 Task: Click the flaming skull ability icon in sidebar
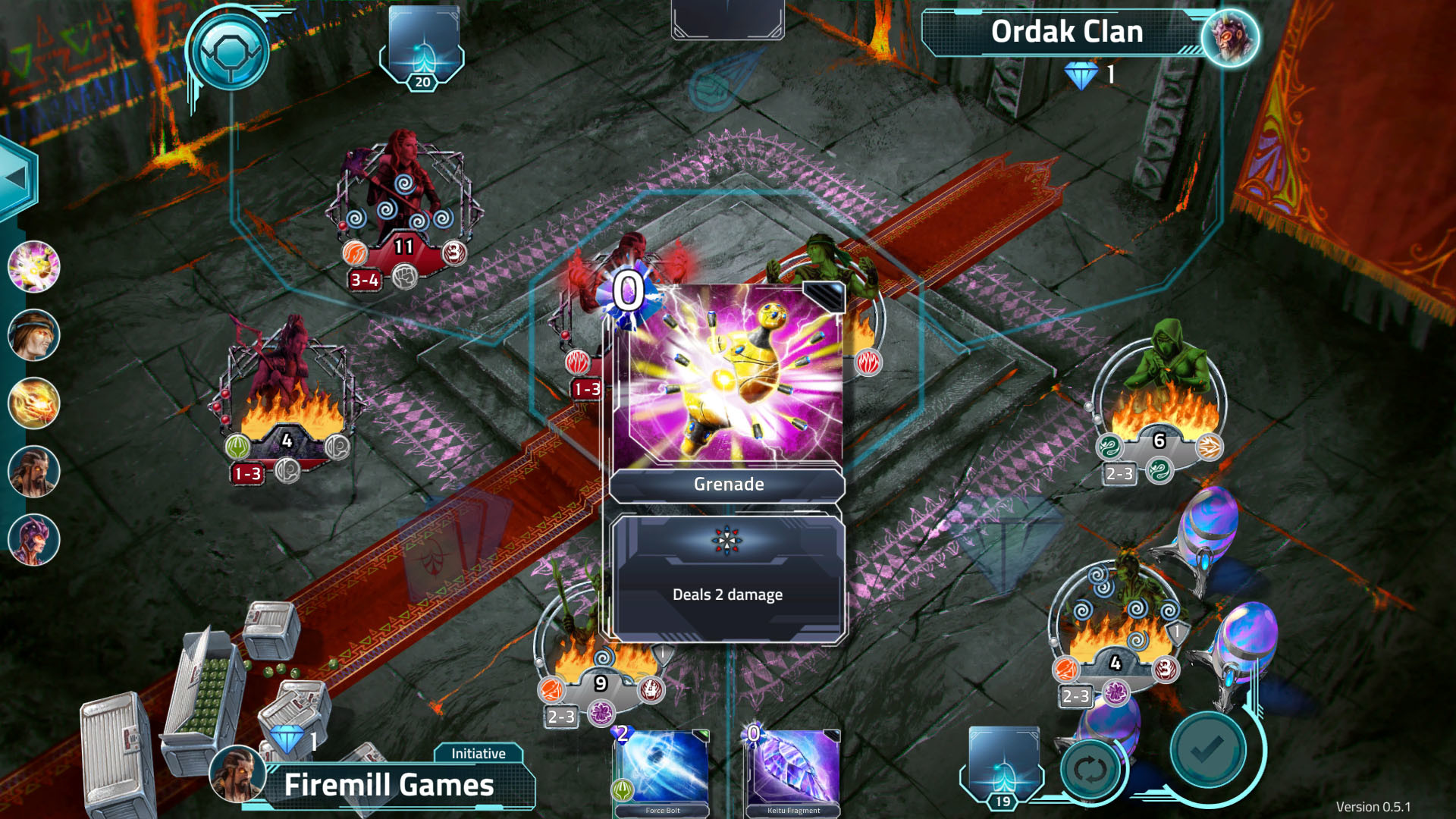tap(33, 400)
